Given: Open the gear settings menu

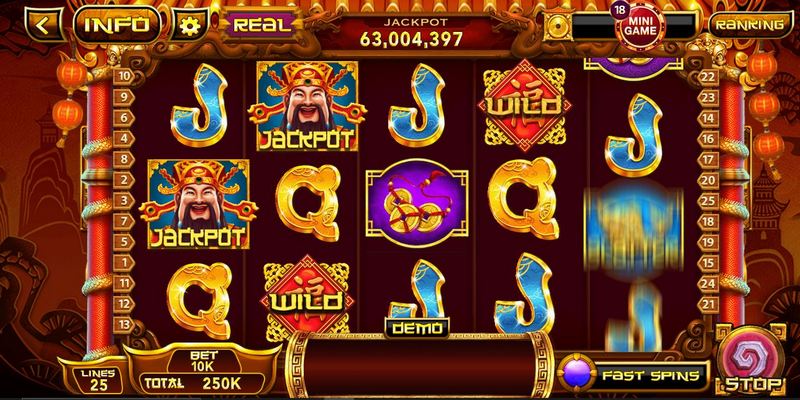Looking at the screenshot, I should (x=186, y=23).
